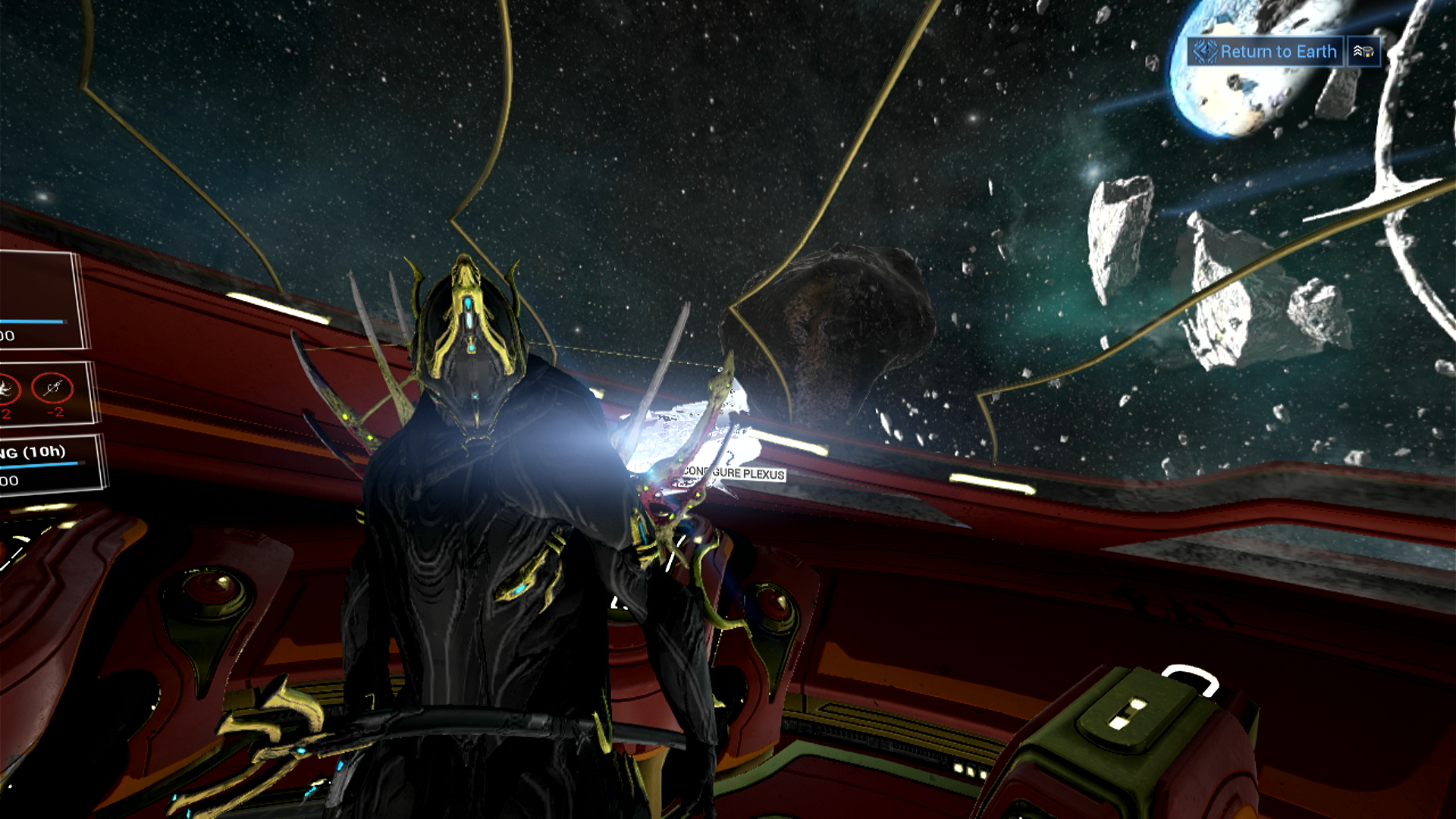Open the cargo crate icon beside Return to Earth
Viewport: 1456px width, 819px height.
(x=1363, y=52)
